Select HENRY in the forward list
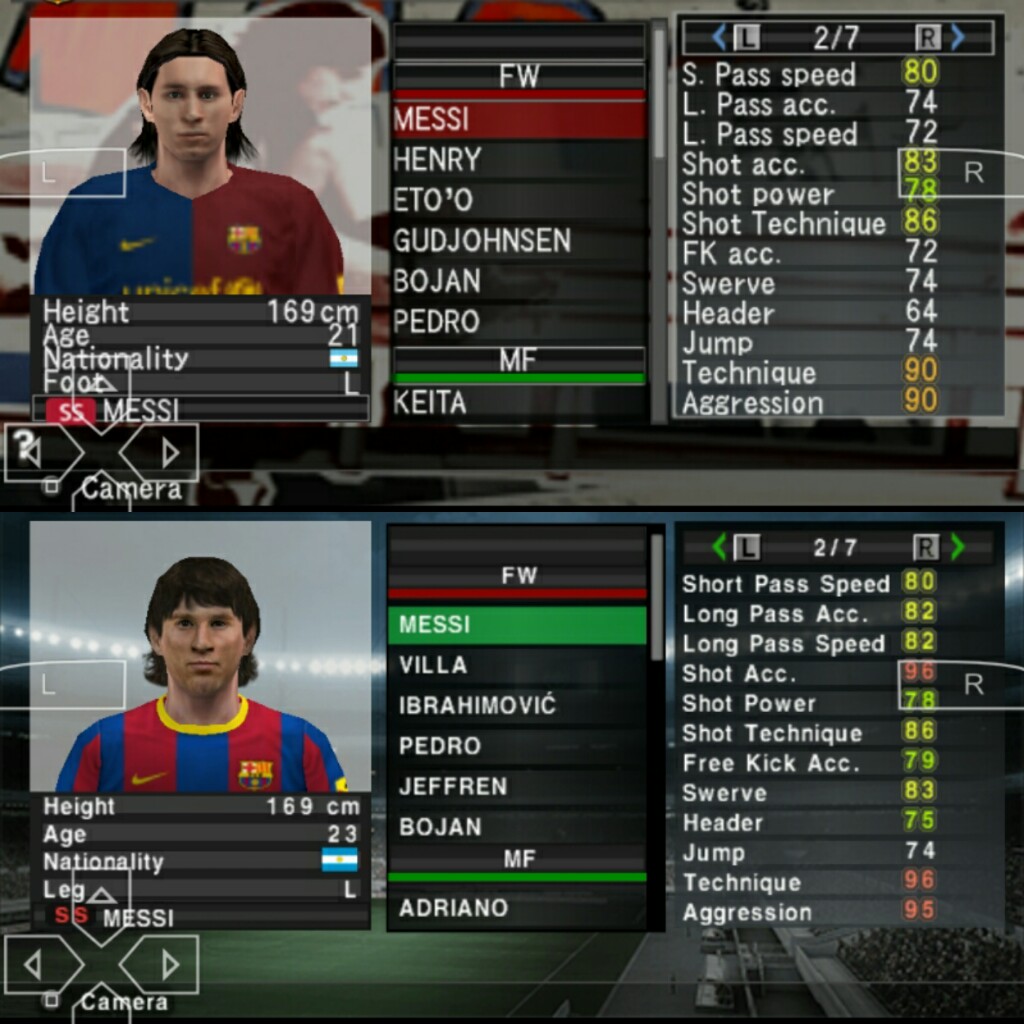 tap(518, 160)
